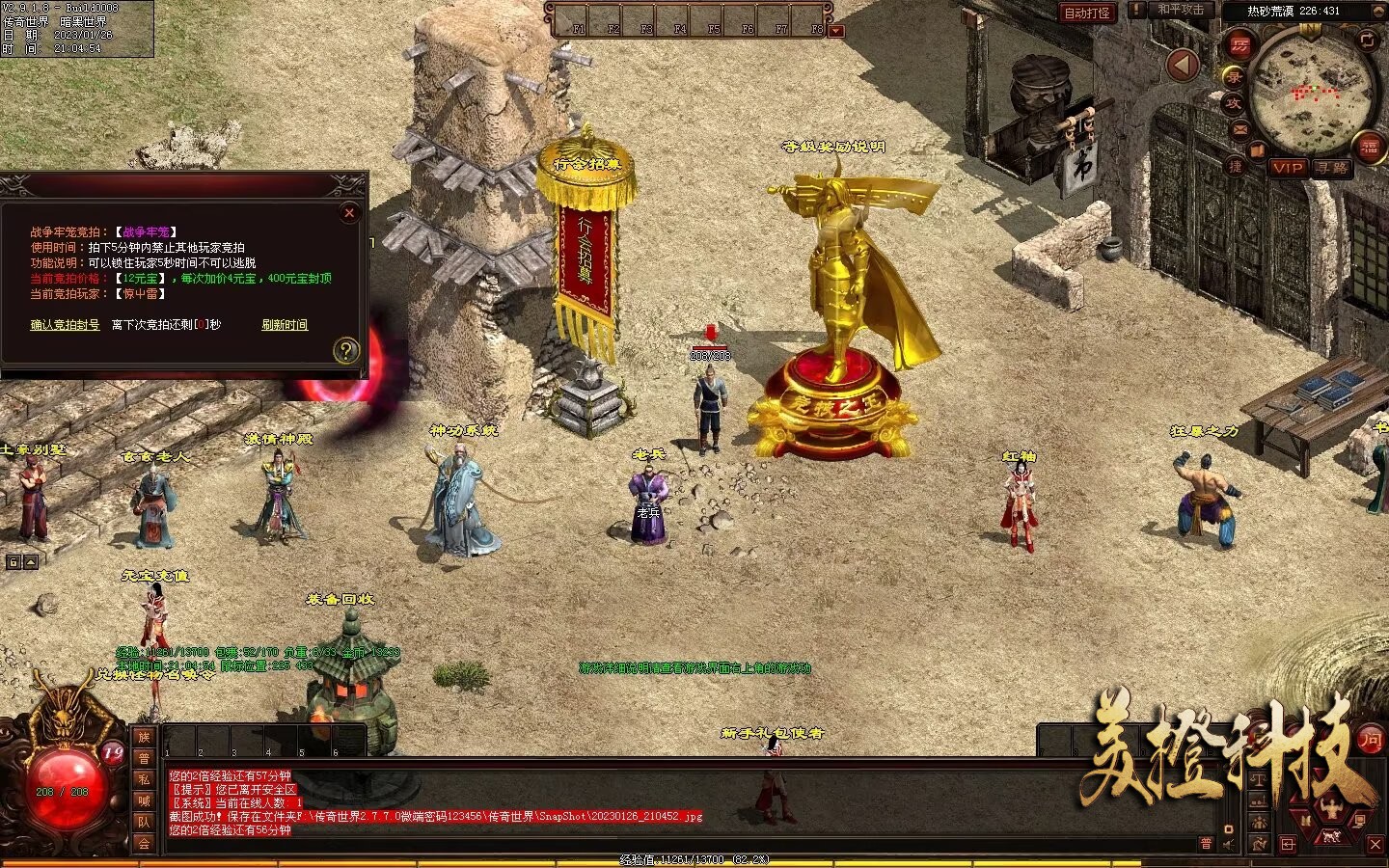Open the question mark help in auction panel
1389x868 pixels.
345,351
